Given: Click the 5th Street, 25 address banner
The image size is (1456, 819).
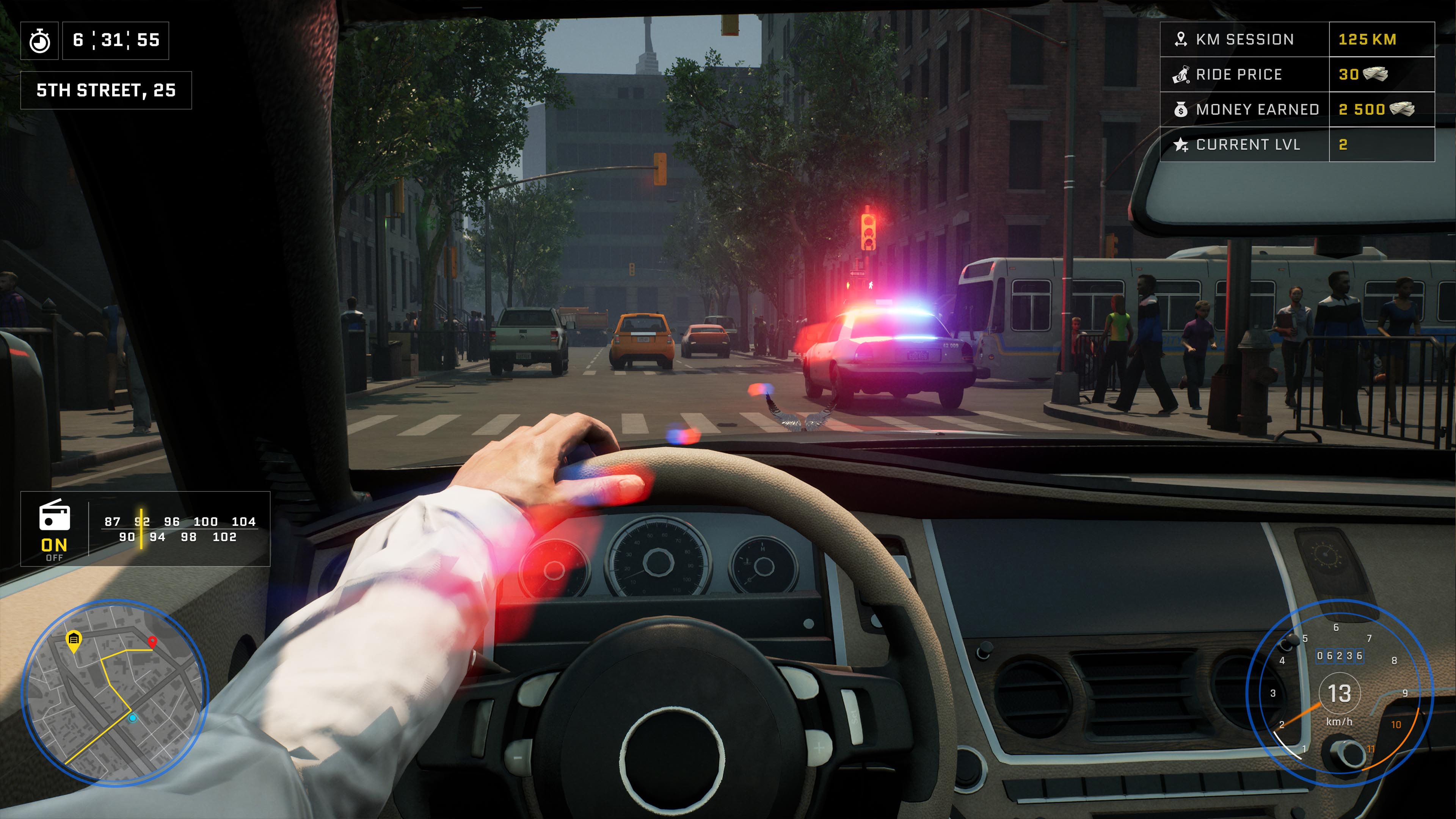Looking at the screenshot, I should pyautogui.click(x=106, y=89).
